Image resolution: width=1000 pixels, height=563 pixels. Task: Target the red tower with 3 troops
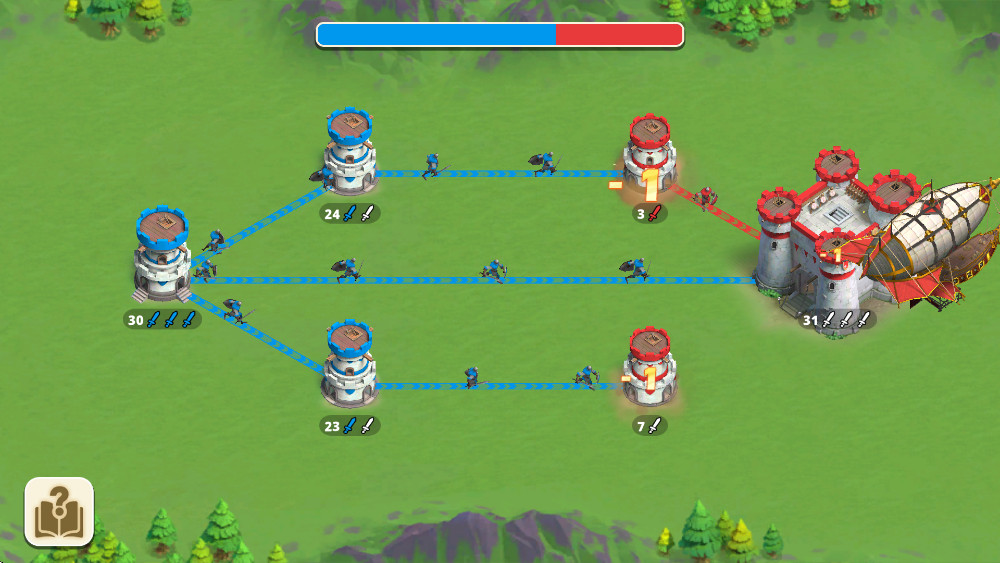650,158
